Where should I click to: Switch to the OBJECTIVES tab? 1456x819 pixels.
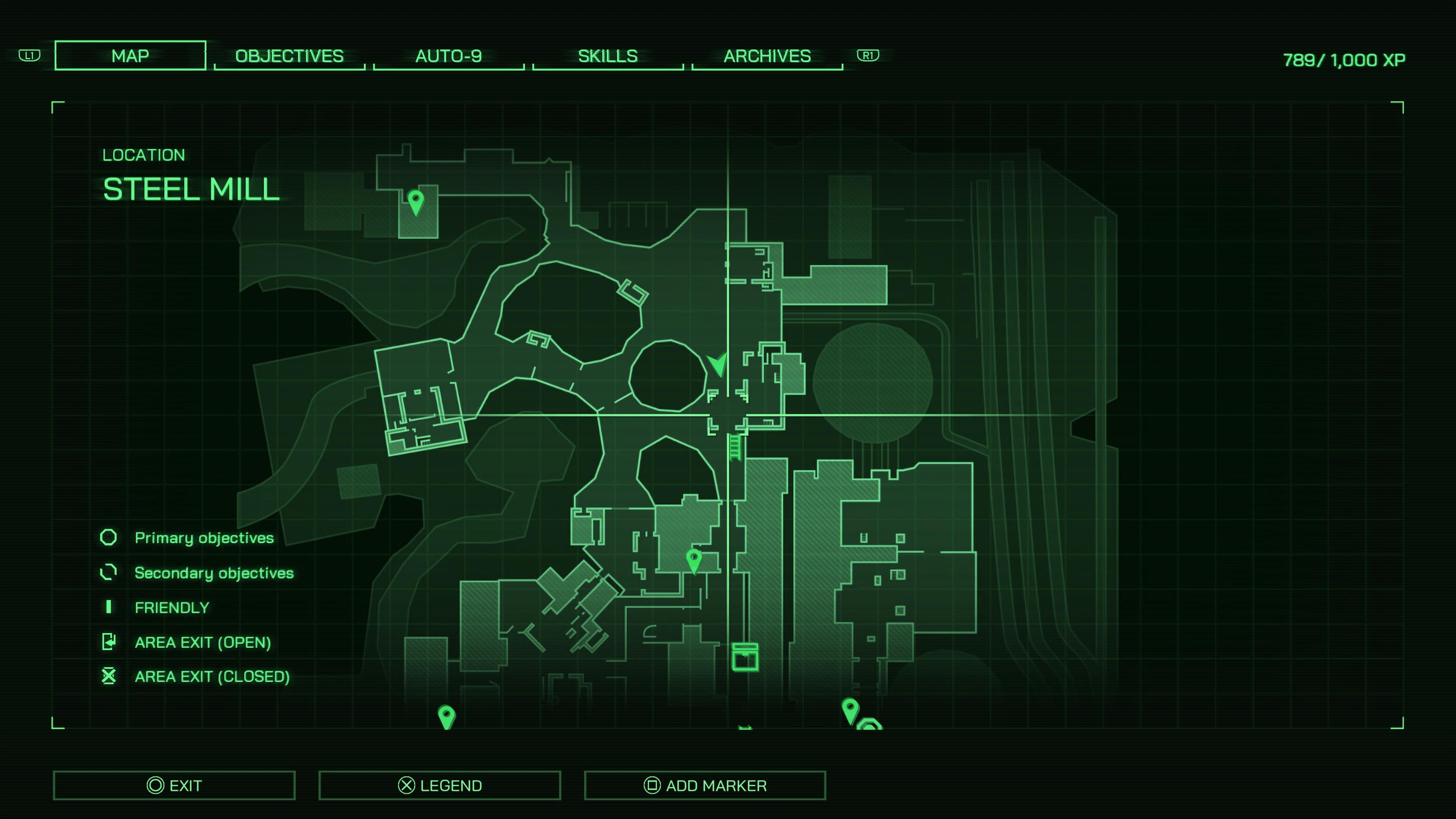[x=289, y=56]
